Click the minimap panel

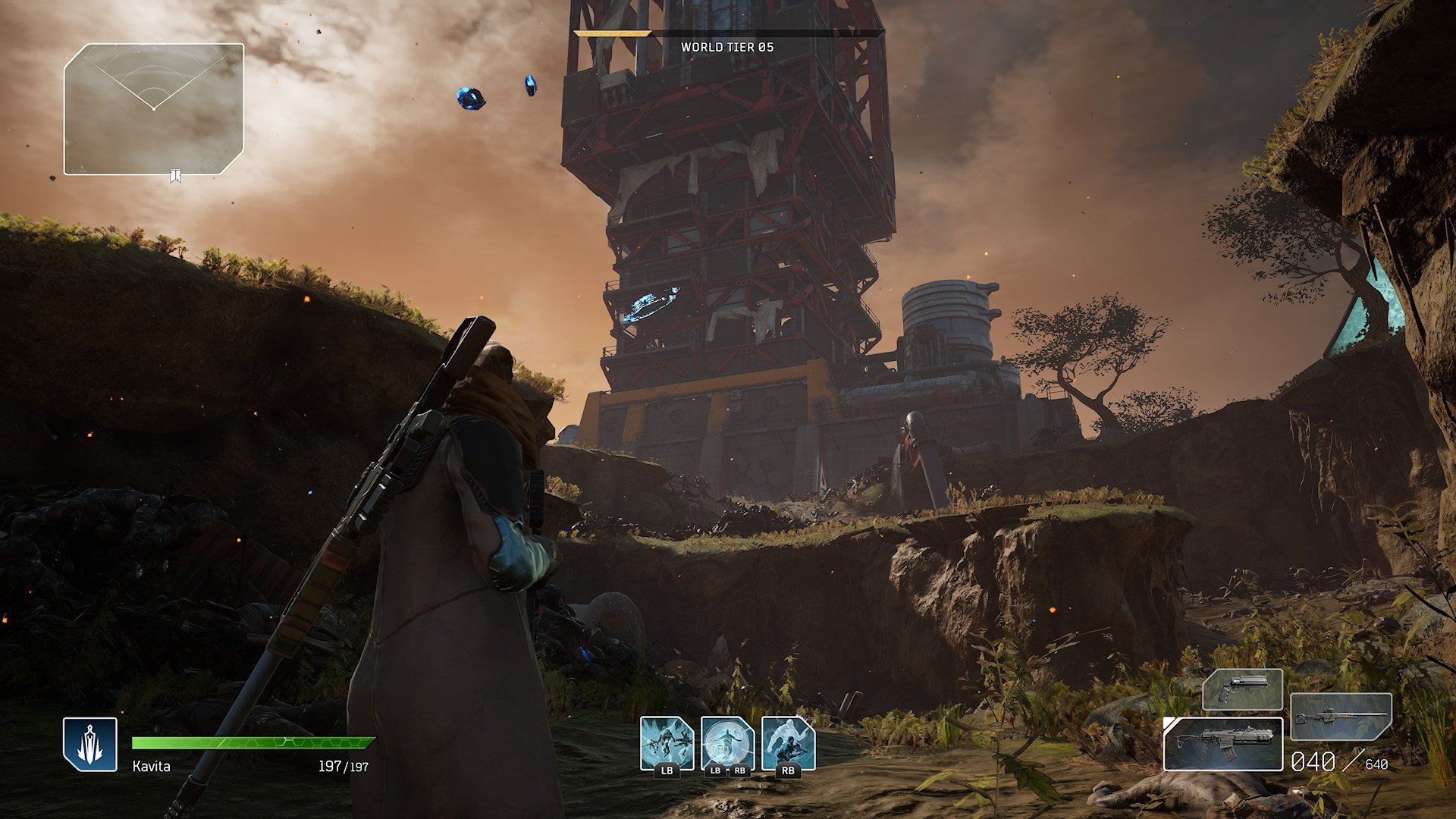pos(154,109)
